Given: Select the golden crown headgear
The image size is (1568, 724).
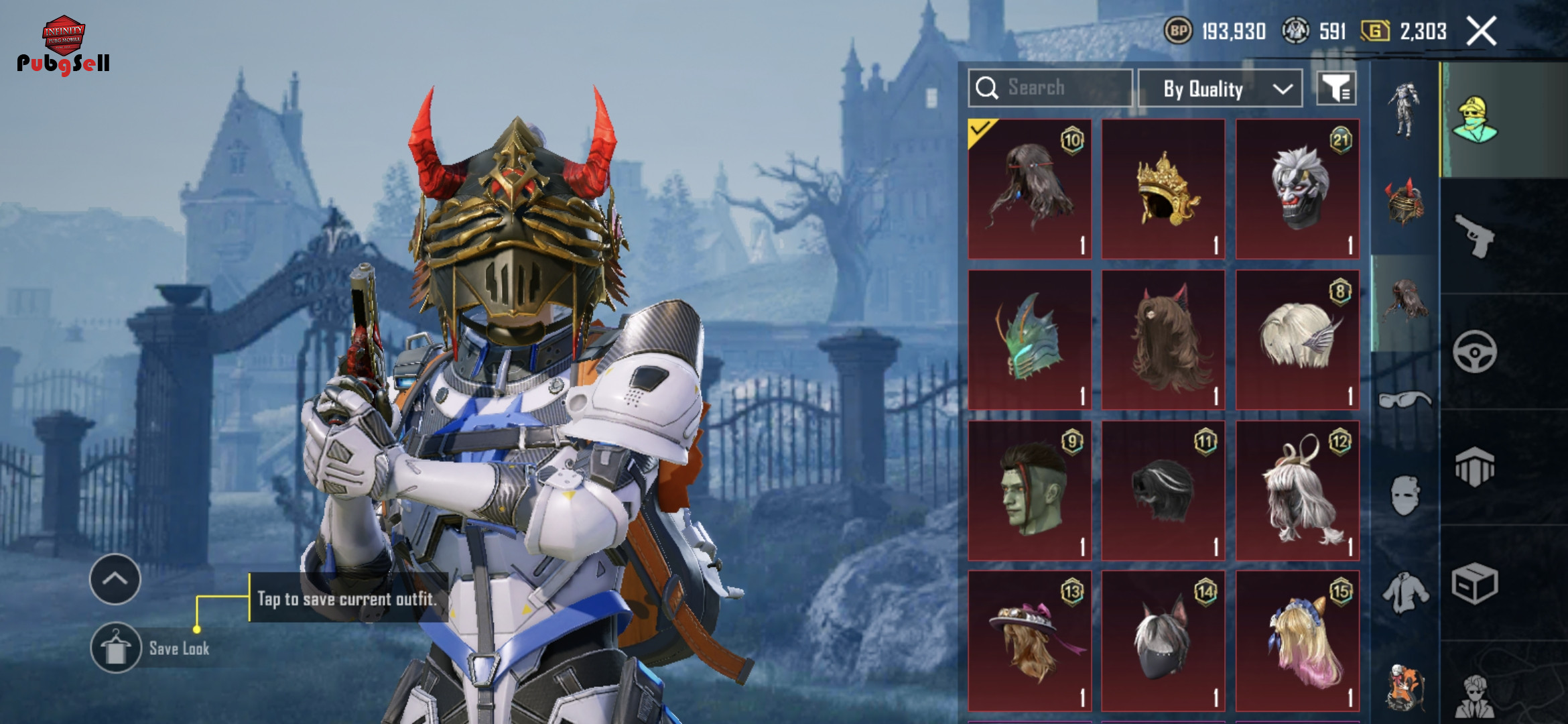Looking at the screenshot, I should [x=1163, y=189].
